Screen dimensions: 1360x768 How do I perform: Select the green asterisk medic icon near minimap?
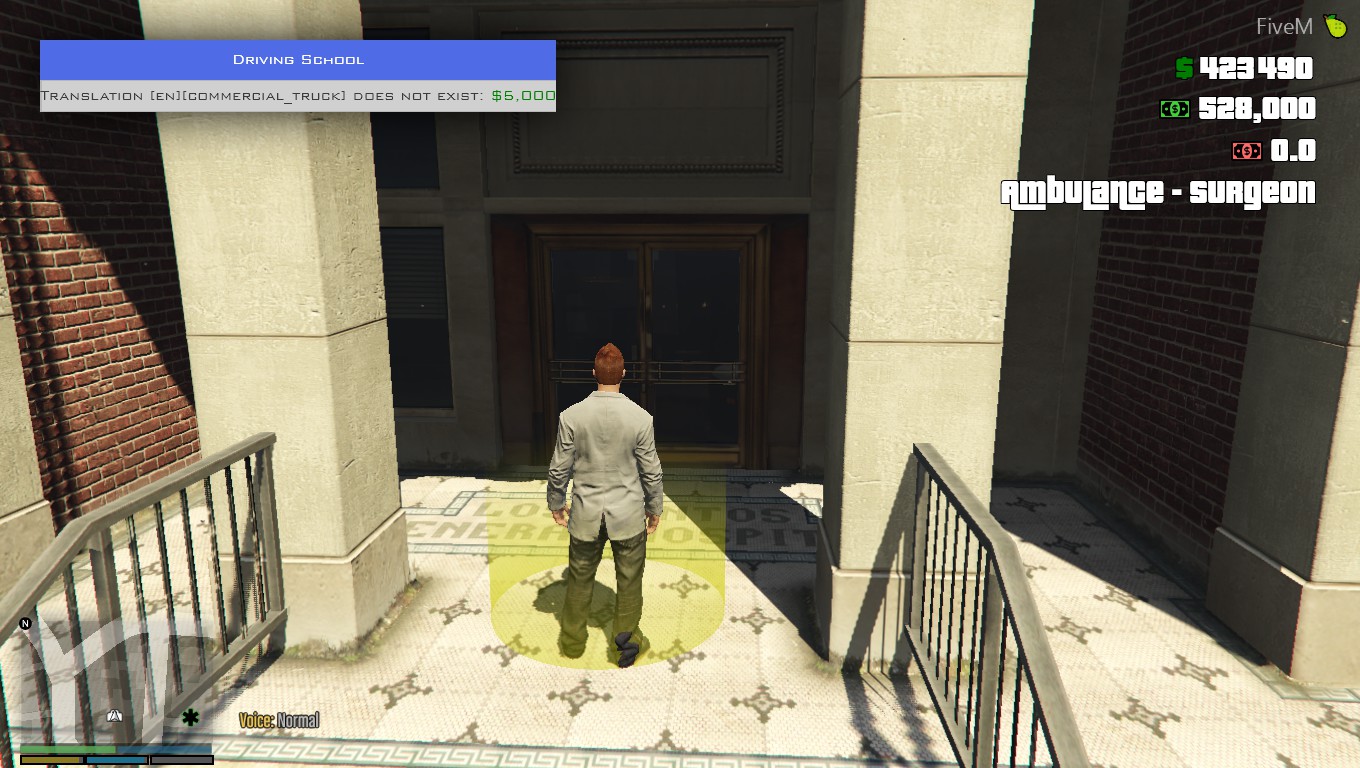coord(189,716)
